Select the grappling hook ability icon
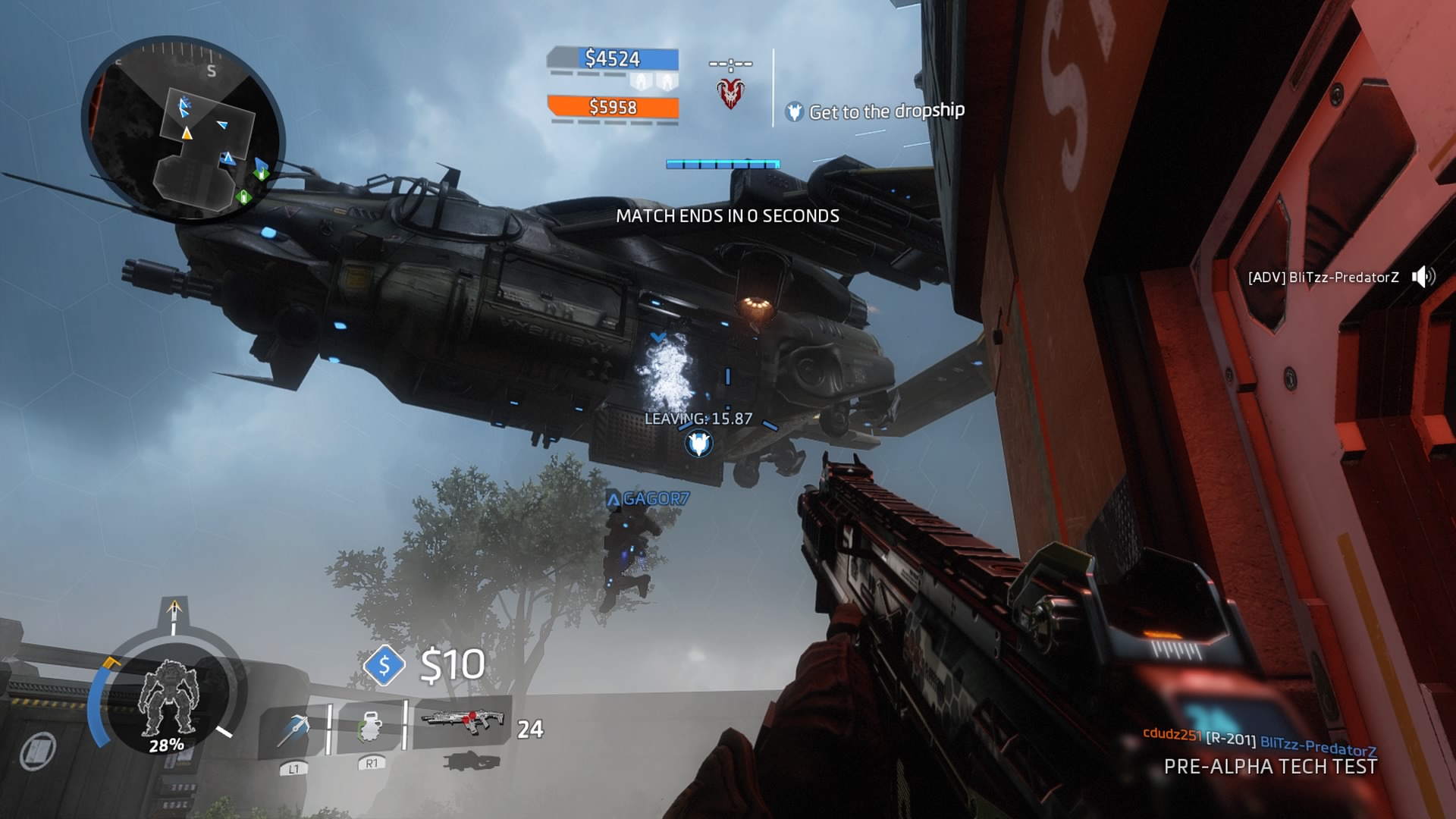The width and height of the screenshot is (1456, 819). pyautogui.click(x=293, y=730)
